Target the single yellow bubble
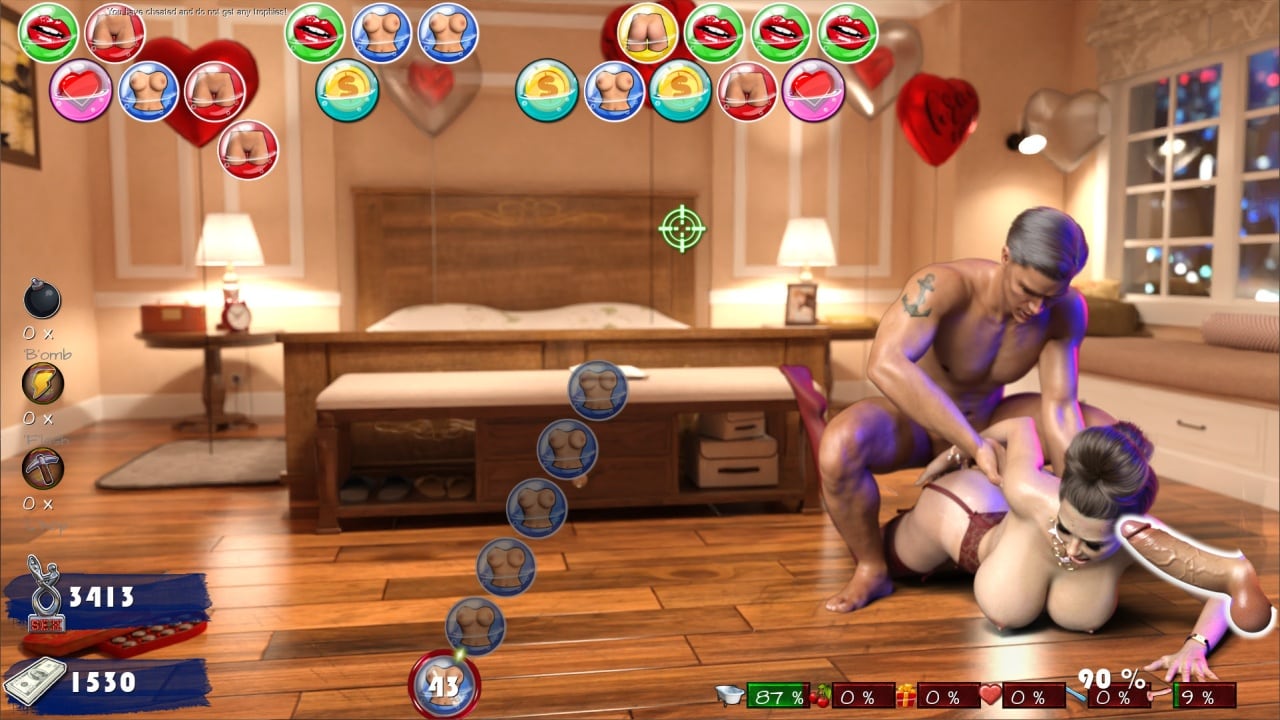The width and height of the screenshot is (1280, 720). point(647,33)
